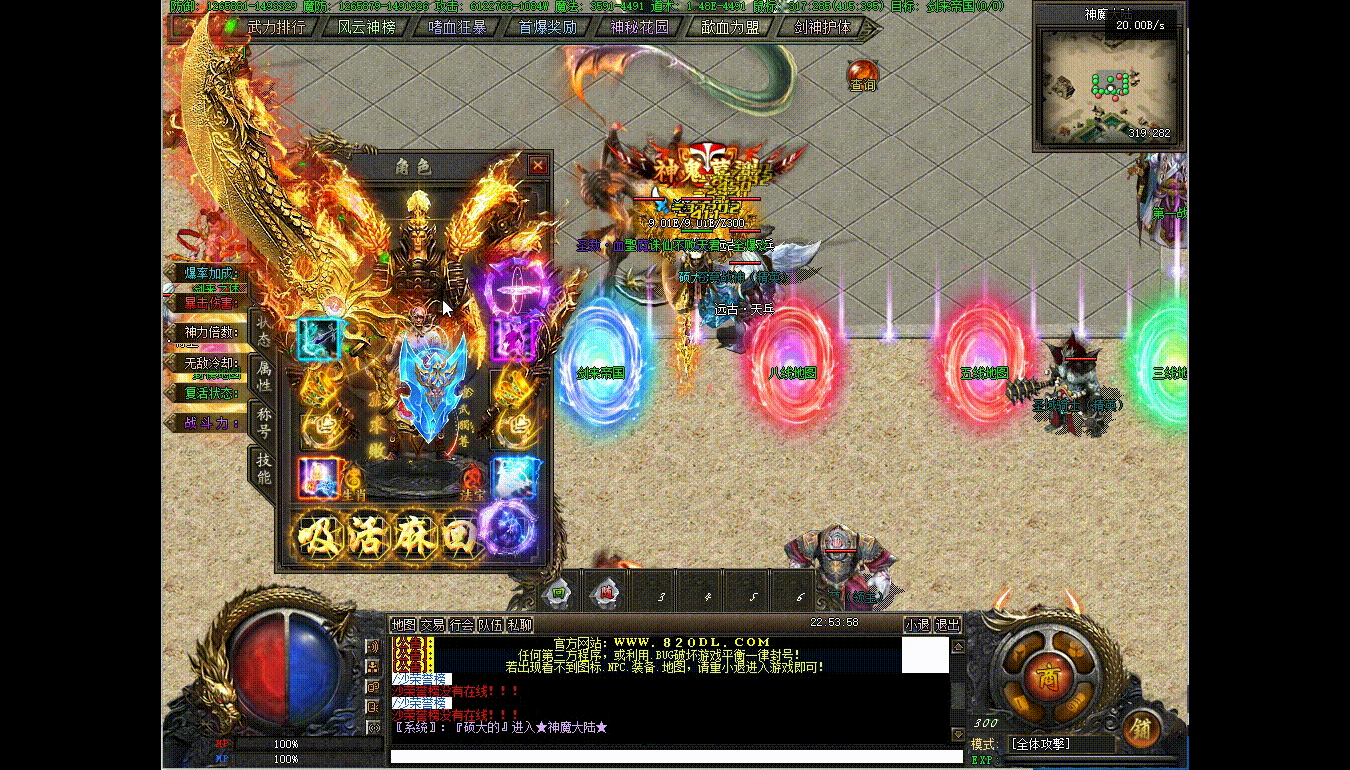This screenshot has width=1350, height=770.
Task: Open the 行会 guild button
Action: [461, 625]
